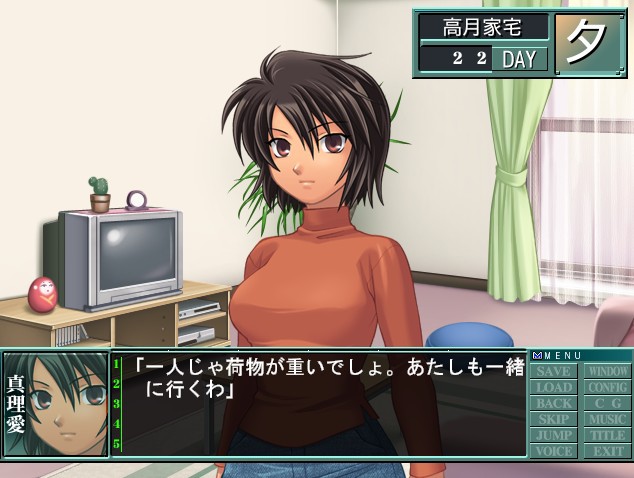Open the LOAD menu

pos(554,388)
